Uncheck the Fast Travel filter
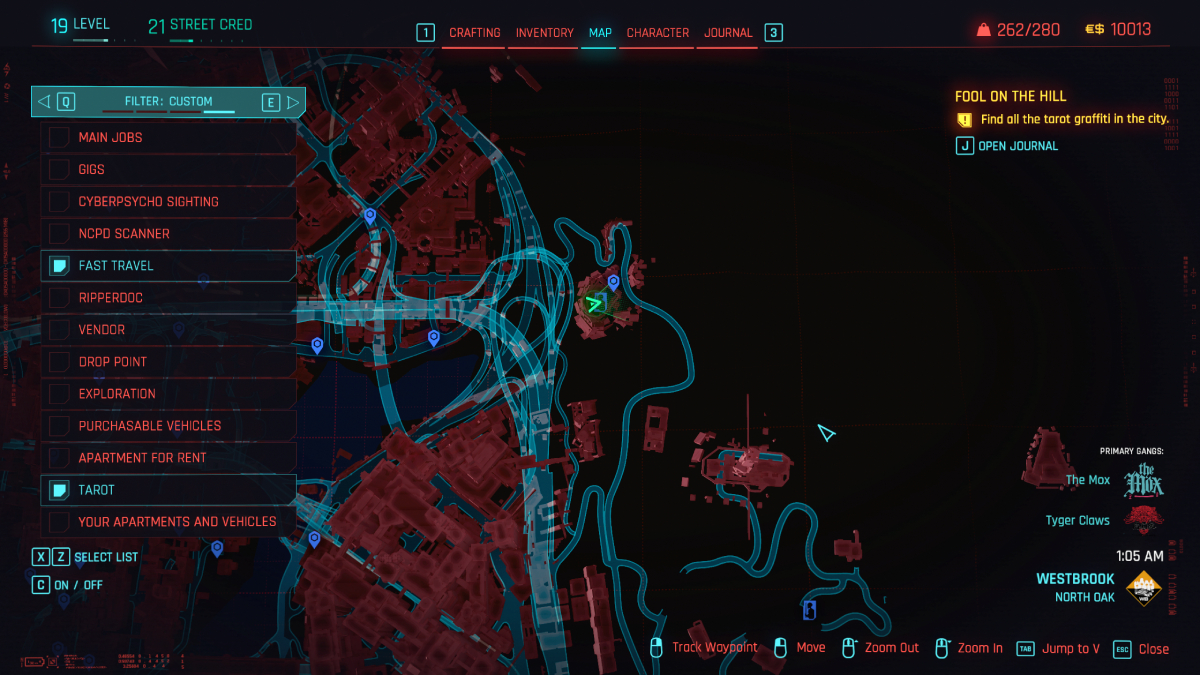 pyautogui.click(x=60, y=265)
